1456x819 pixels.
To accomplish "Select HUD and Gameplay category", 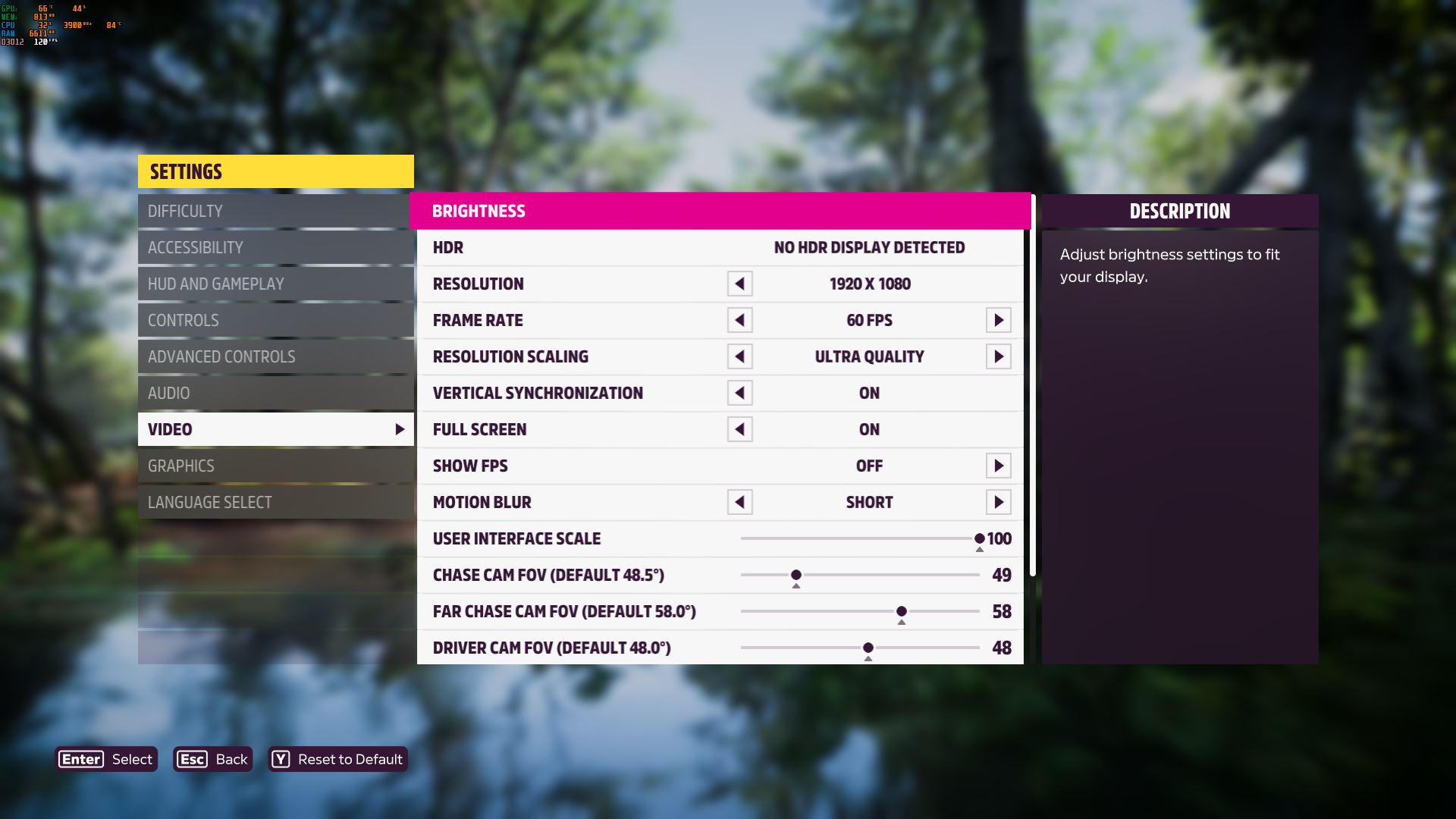I will pos(275,284).
